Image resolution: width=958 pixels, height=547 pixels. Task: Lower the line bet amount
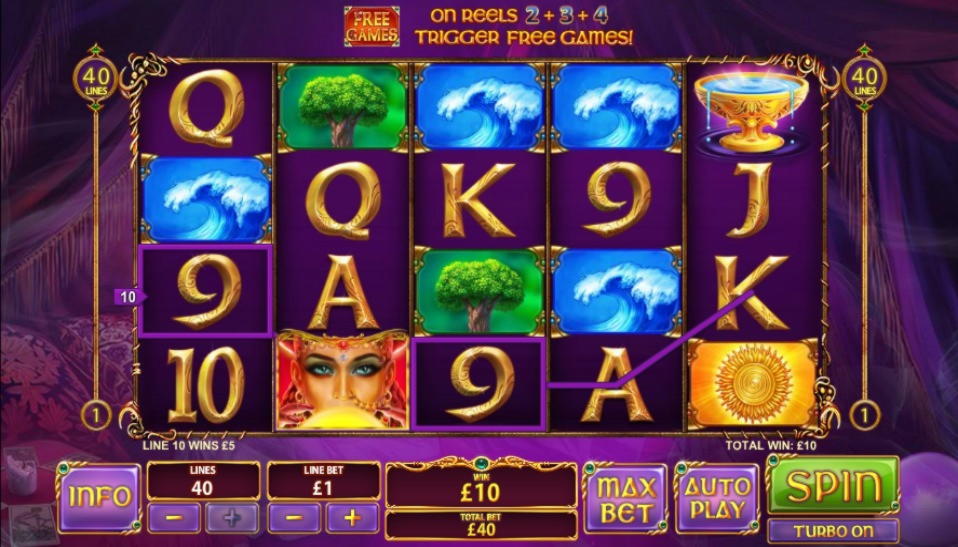(x=294, y=518)
